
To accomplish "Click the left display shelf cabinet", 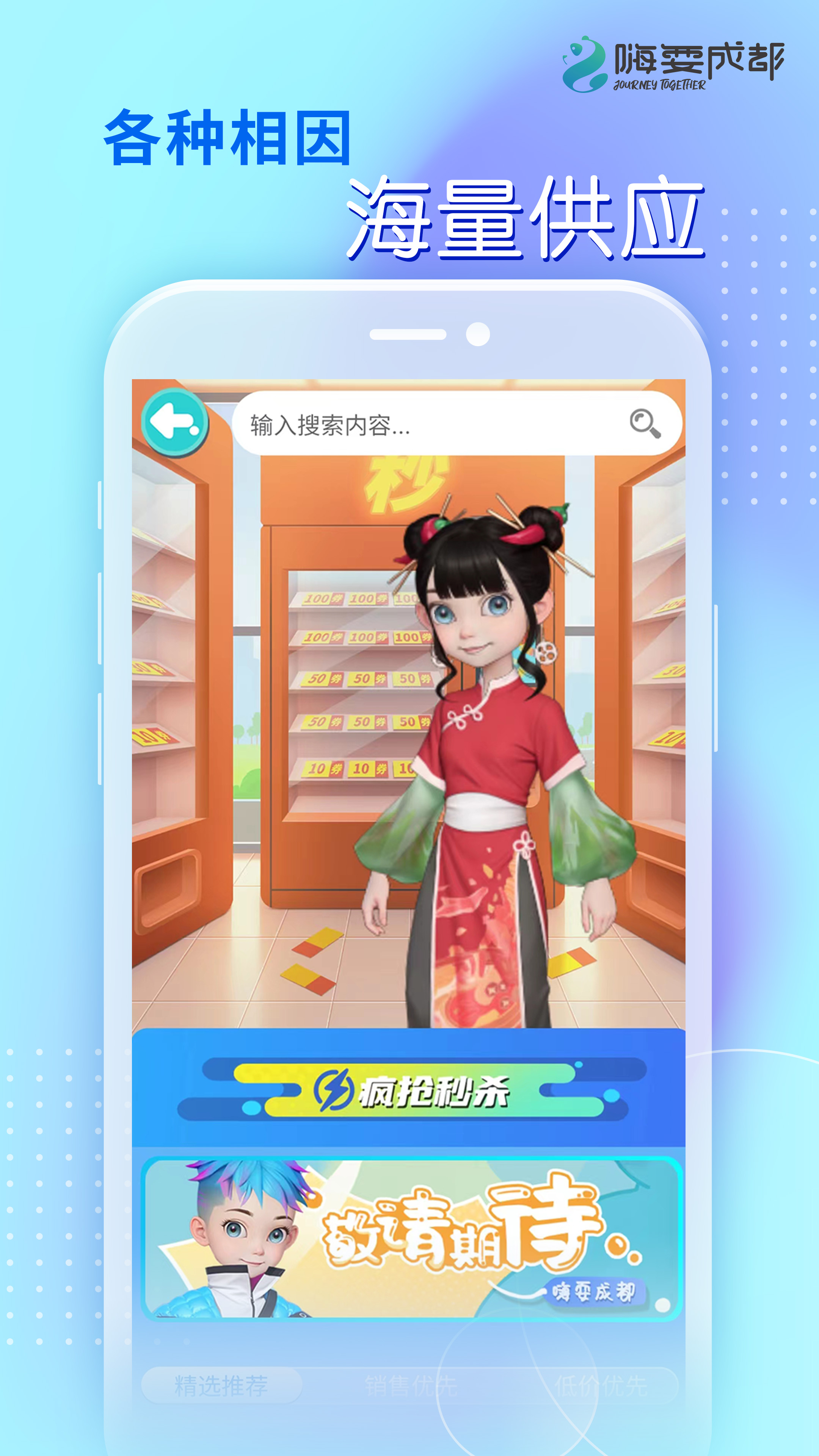I will click(x=169, y=706).
